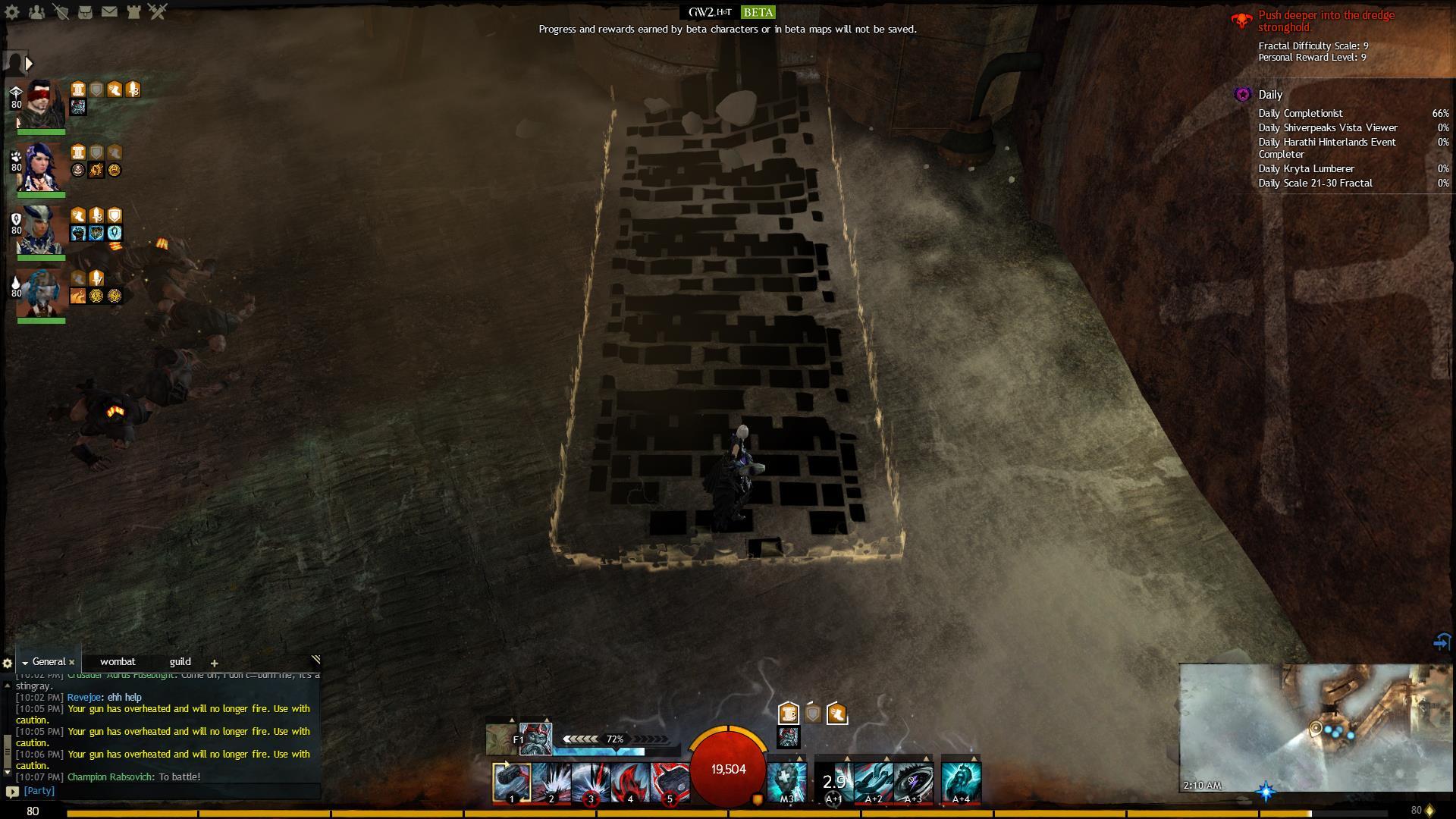The width and height of the screenshot is (1456, 819).
Task: Open chat options gear
Action: coord(8,664)
